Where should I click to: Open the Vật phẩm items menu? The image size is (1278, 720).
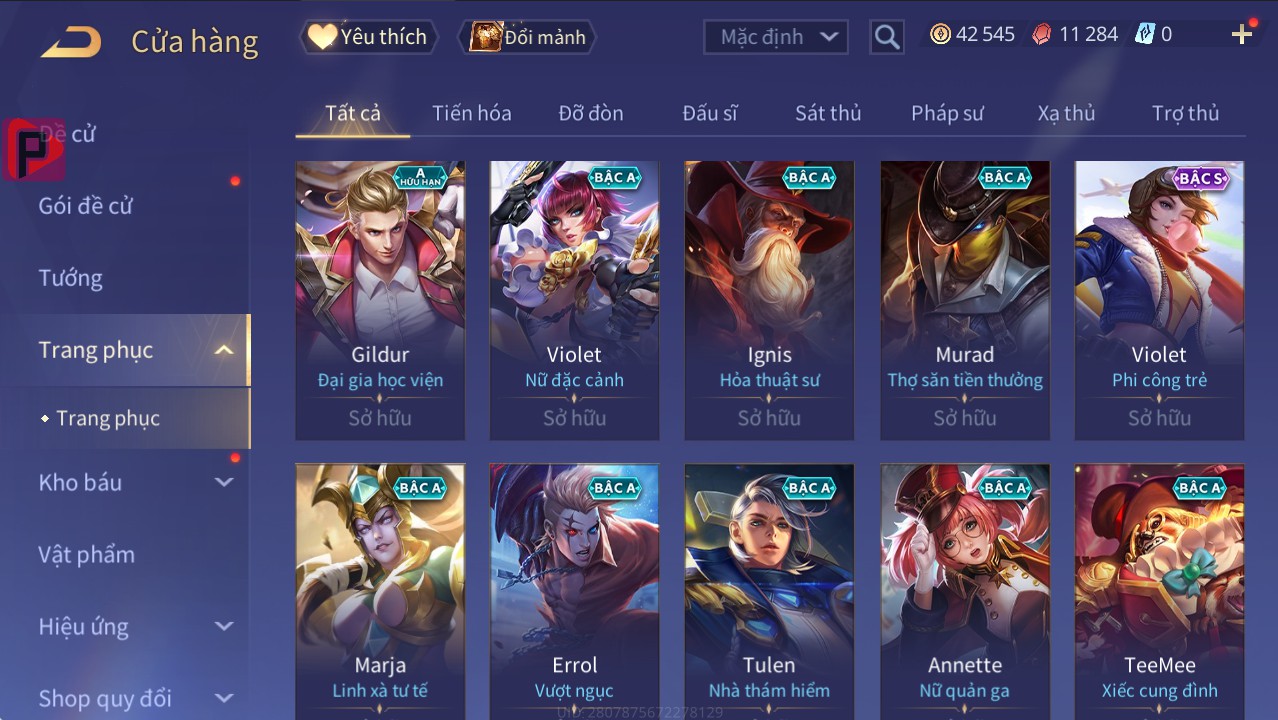click(87, 554)
